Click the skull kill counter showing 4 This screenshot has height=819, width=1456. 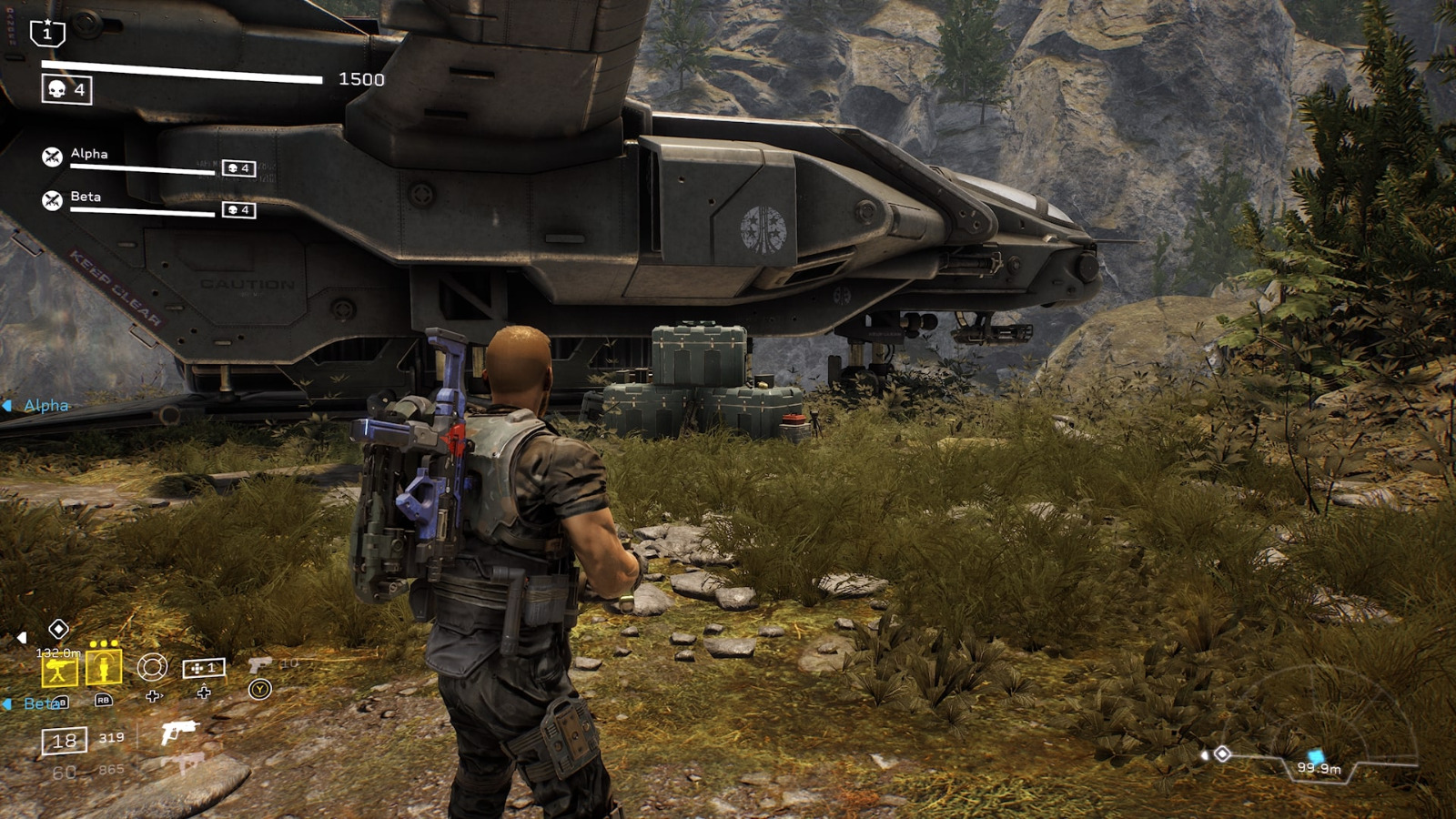(x=66, y=89)
